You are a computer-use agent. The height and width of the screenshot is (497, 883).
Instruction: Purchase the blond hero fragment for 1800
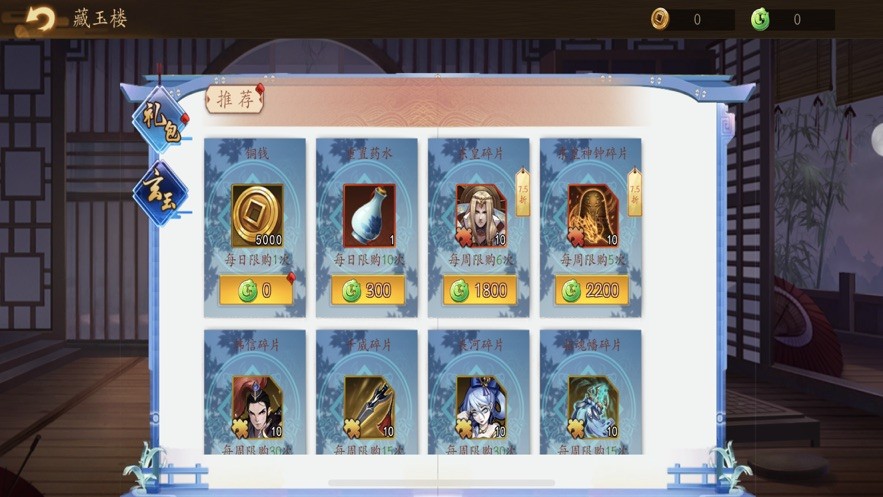(x=480, y=291)
